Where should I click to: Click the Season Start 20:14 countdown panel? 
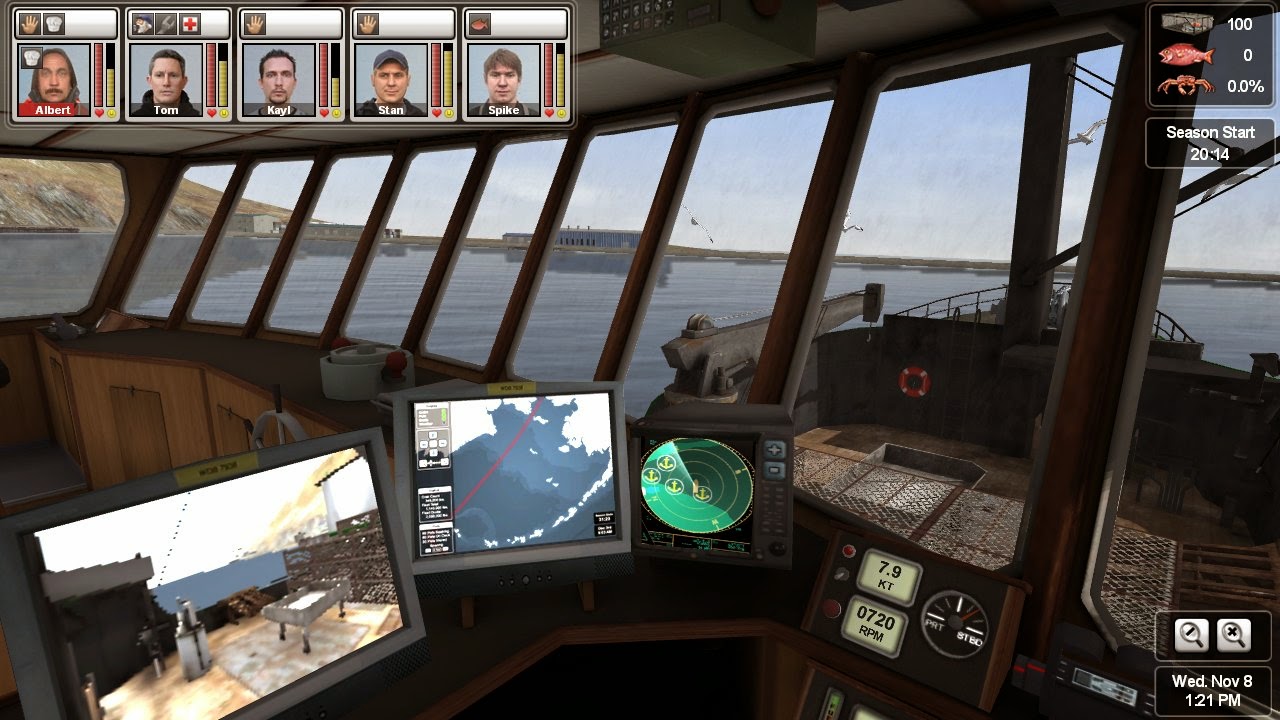1211,142
